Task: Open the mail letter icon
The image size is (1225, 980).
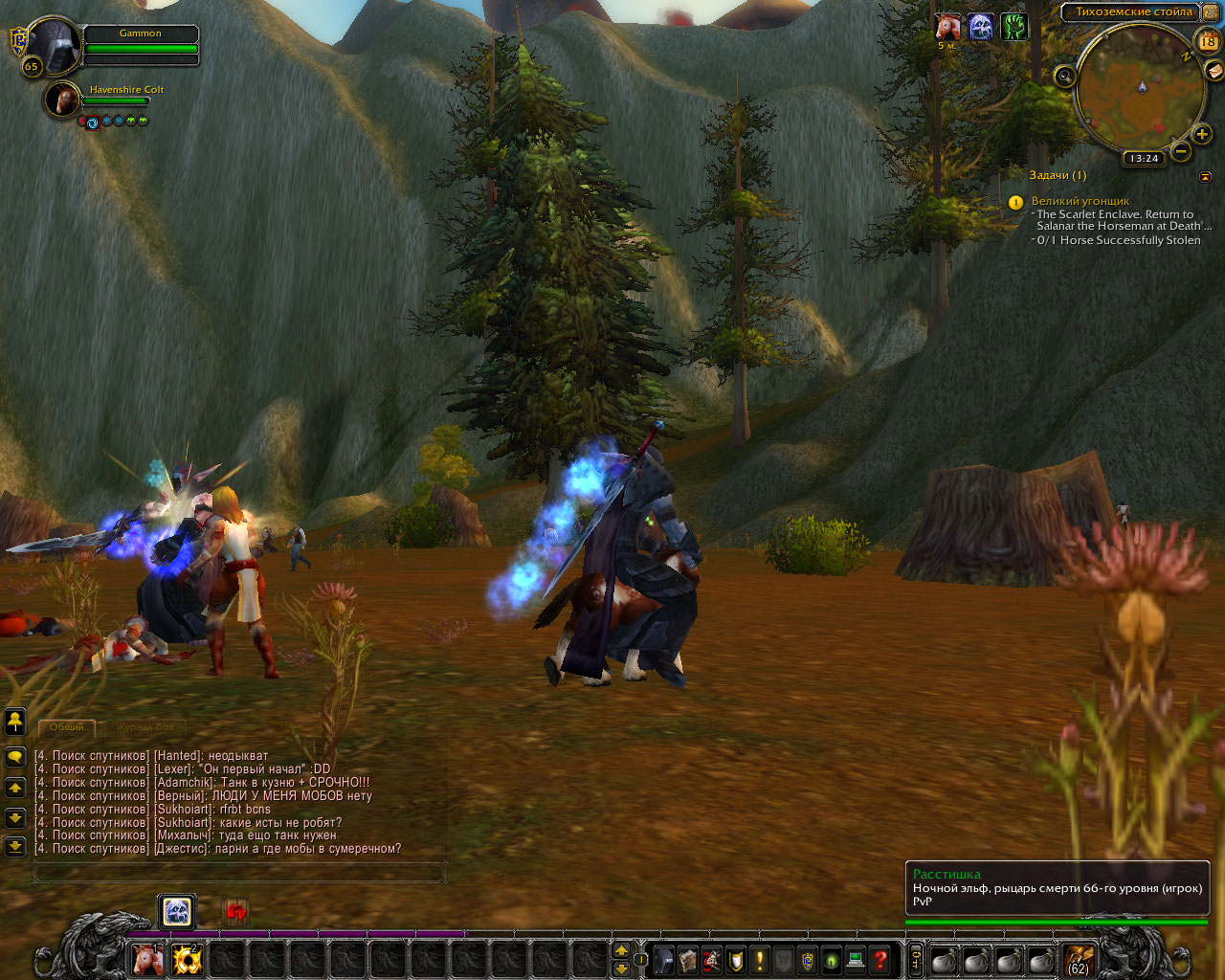Action: pos(1214,70)
